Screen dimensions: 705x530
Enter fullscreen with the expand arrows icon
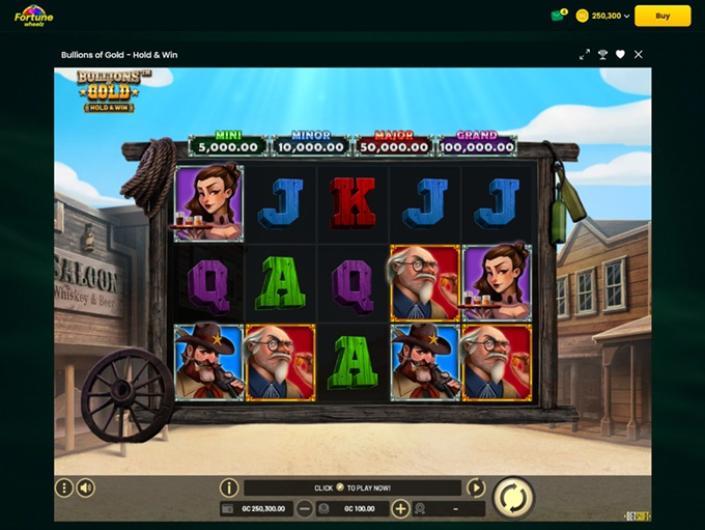(584, 54)
